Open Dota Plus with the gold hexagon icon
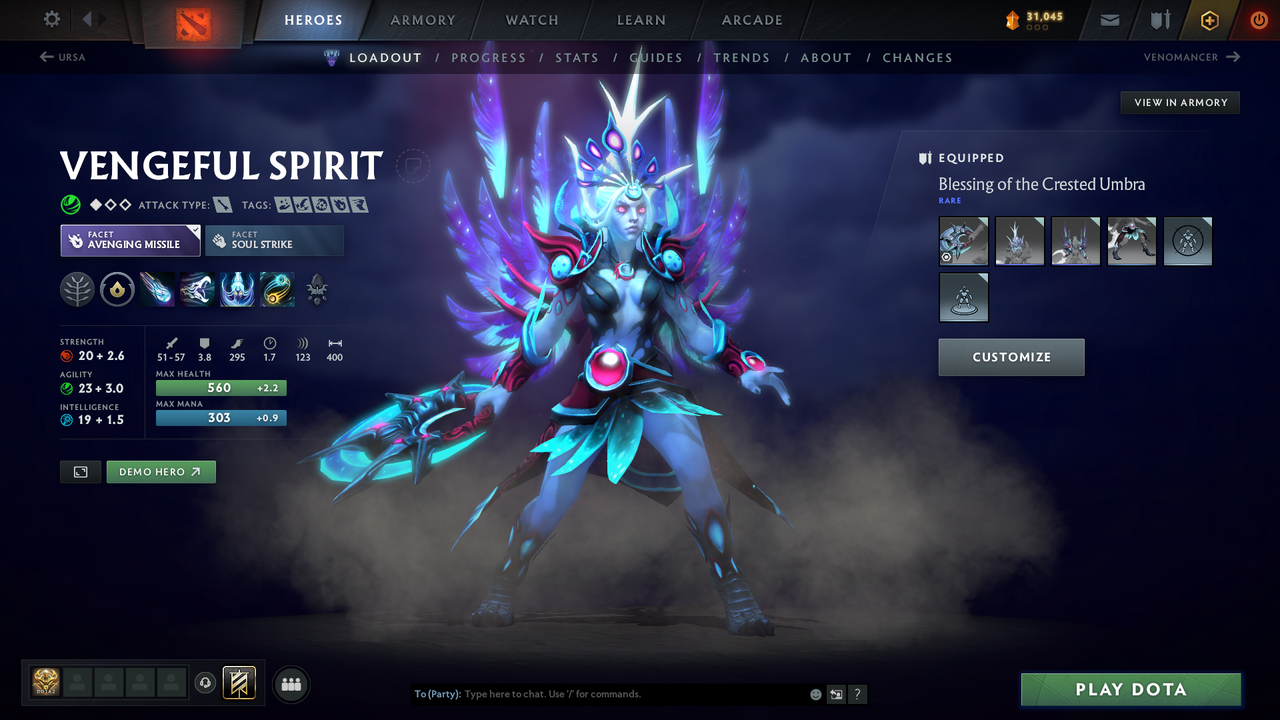 (x=1209, y=19)
